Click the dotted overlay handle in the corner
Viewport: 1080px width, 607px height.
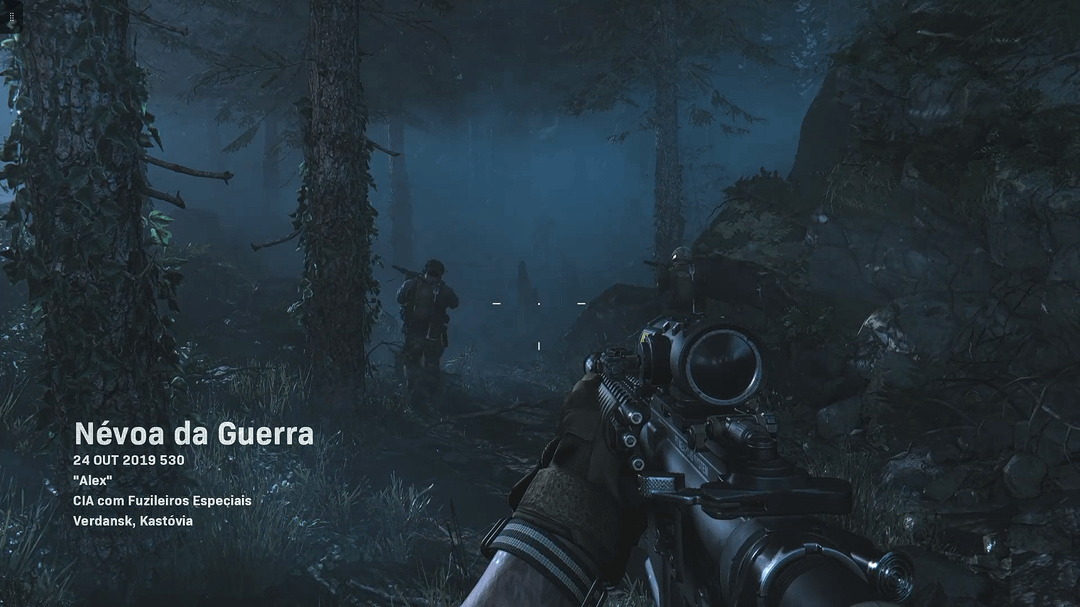click(x=11, y=18)
